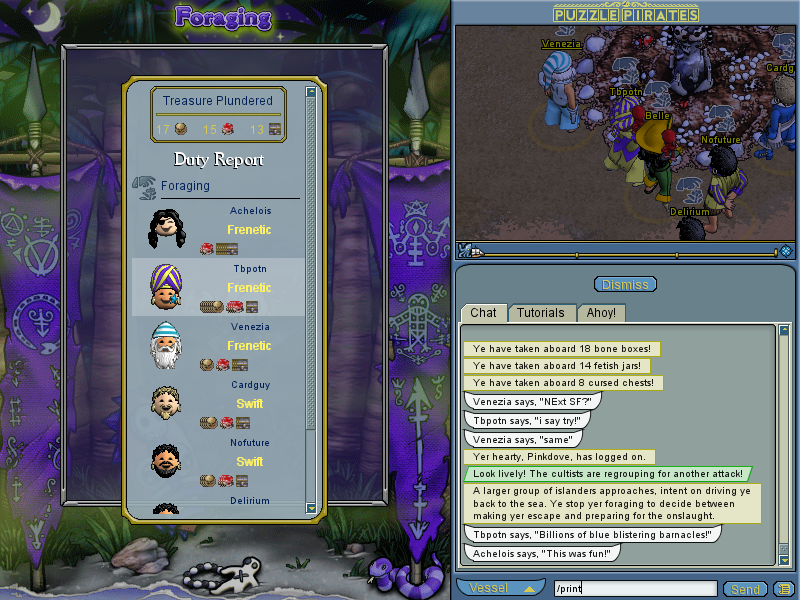Viewport: 800px width, 600px height.
Task: Click the duty report scroll-up arrow
Action: [310, 92]
